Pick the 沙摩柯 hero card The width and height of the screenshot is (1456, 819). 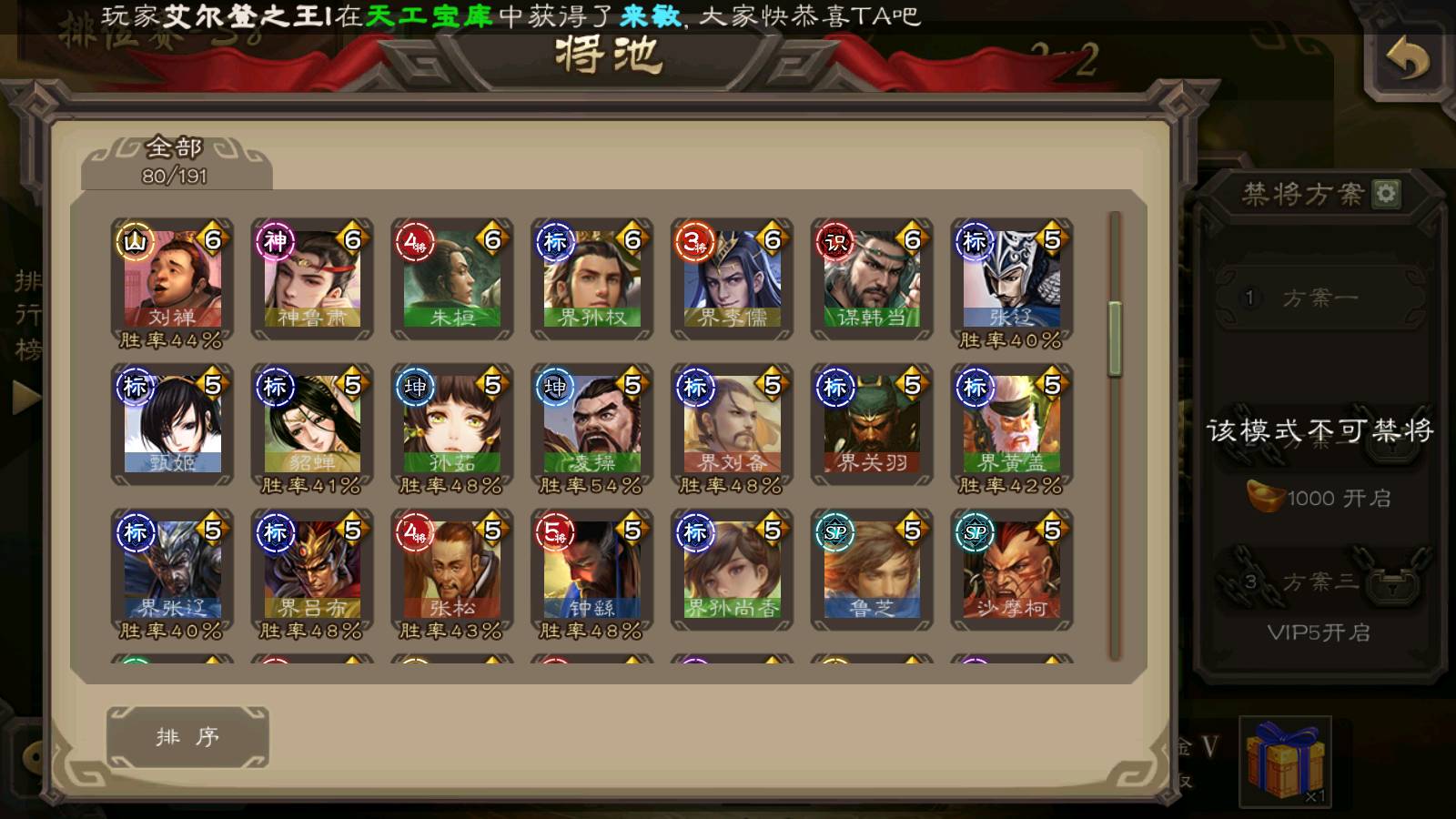1012,571
